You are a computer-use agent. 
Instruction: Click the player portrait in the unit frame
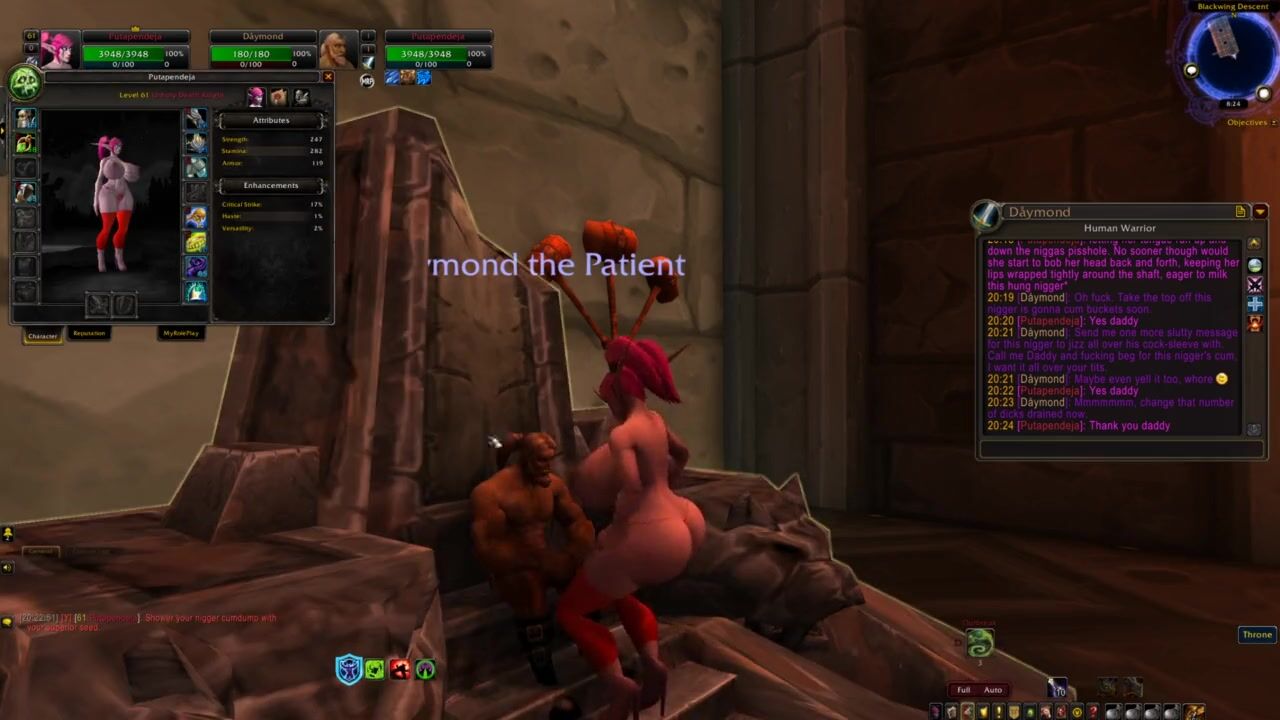pyautogui.click(x=59, y=50)
